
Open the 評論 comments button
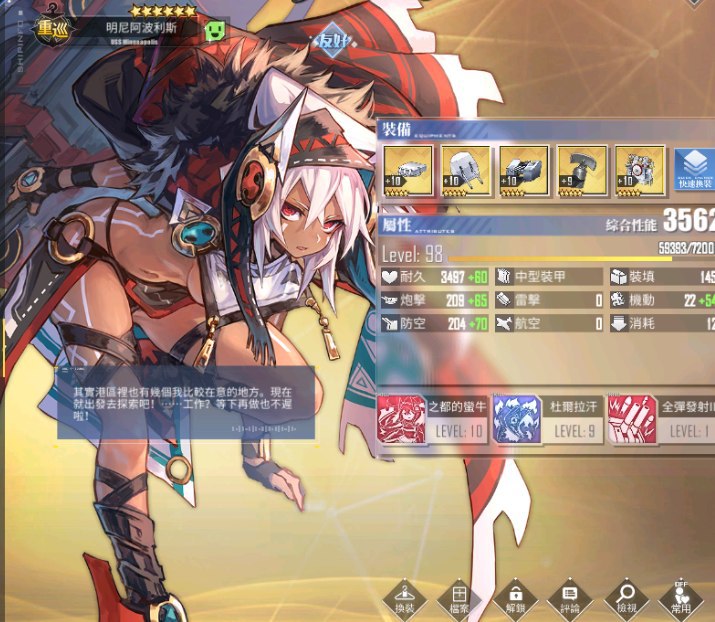(570, 598)
